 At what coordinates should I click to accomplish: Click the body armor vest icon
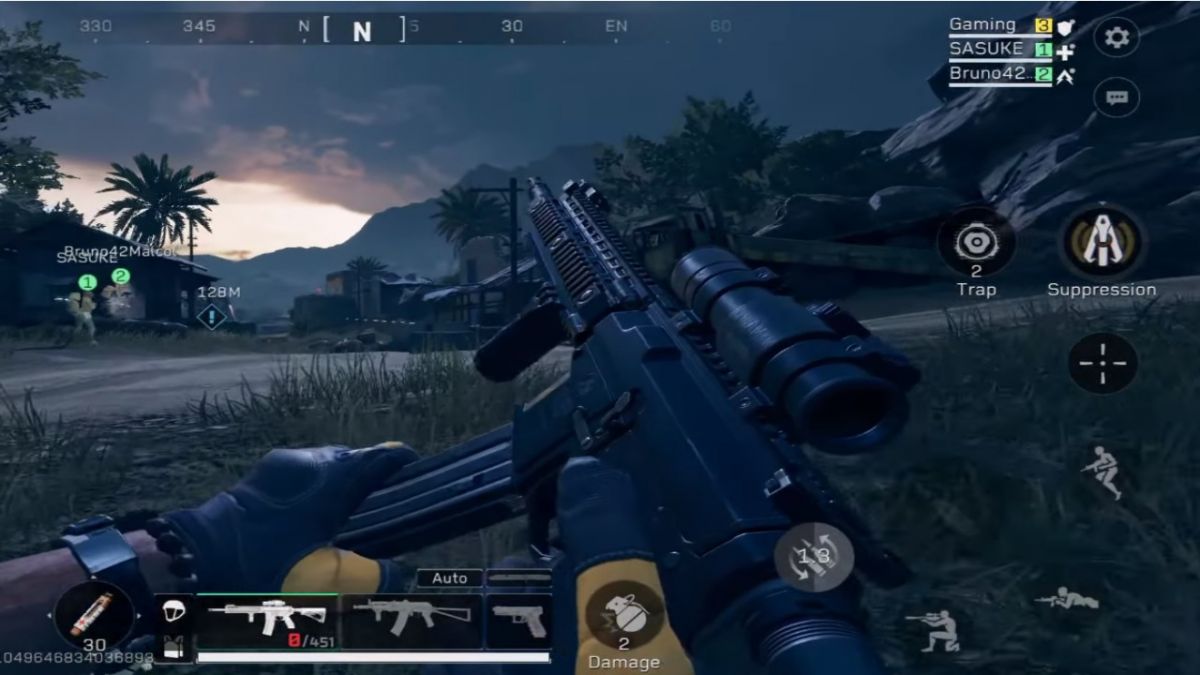[173, 646]
